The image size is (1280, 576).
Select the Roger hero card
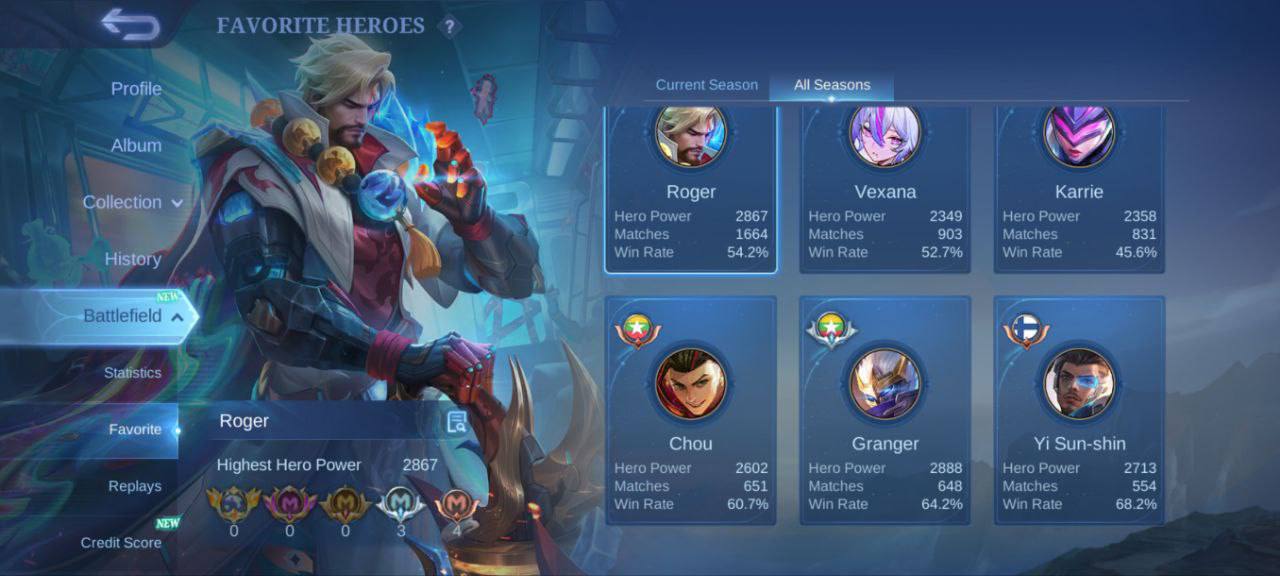click(691, 190)
